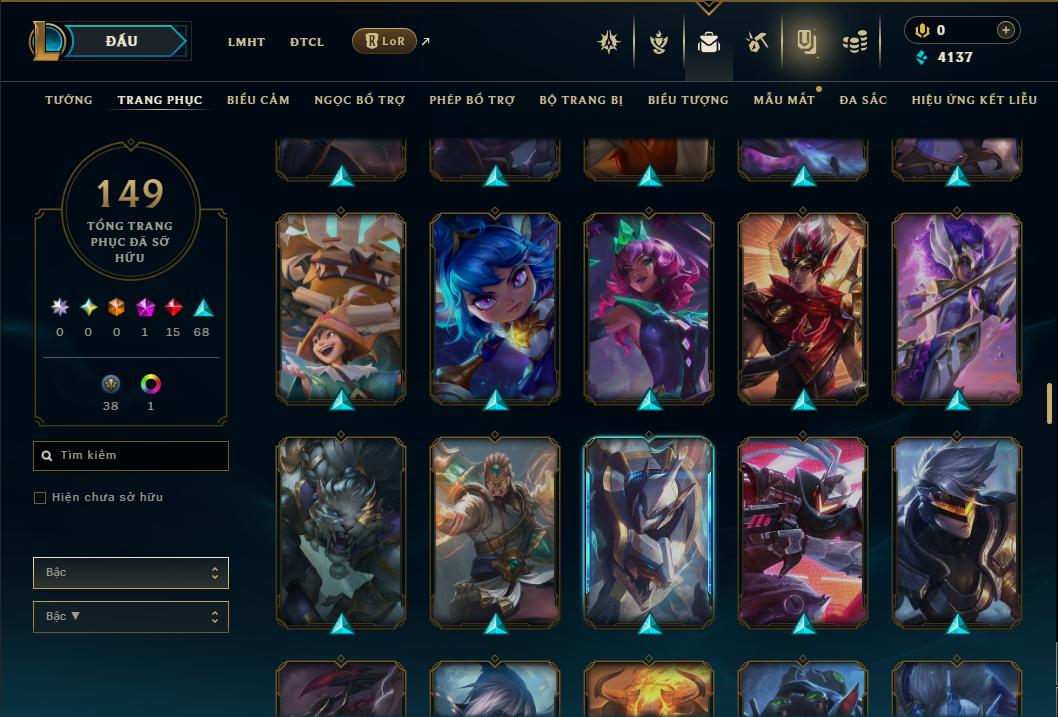This screenshot has width=1058, height=717.
Task: Open the BIỂU CẢM tab
Action: [x=258, y=100]
